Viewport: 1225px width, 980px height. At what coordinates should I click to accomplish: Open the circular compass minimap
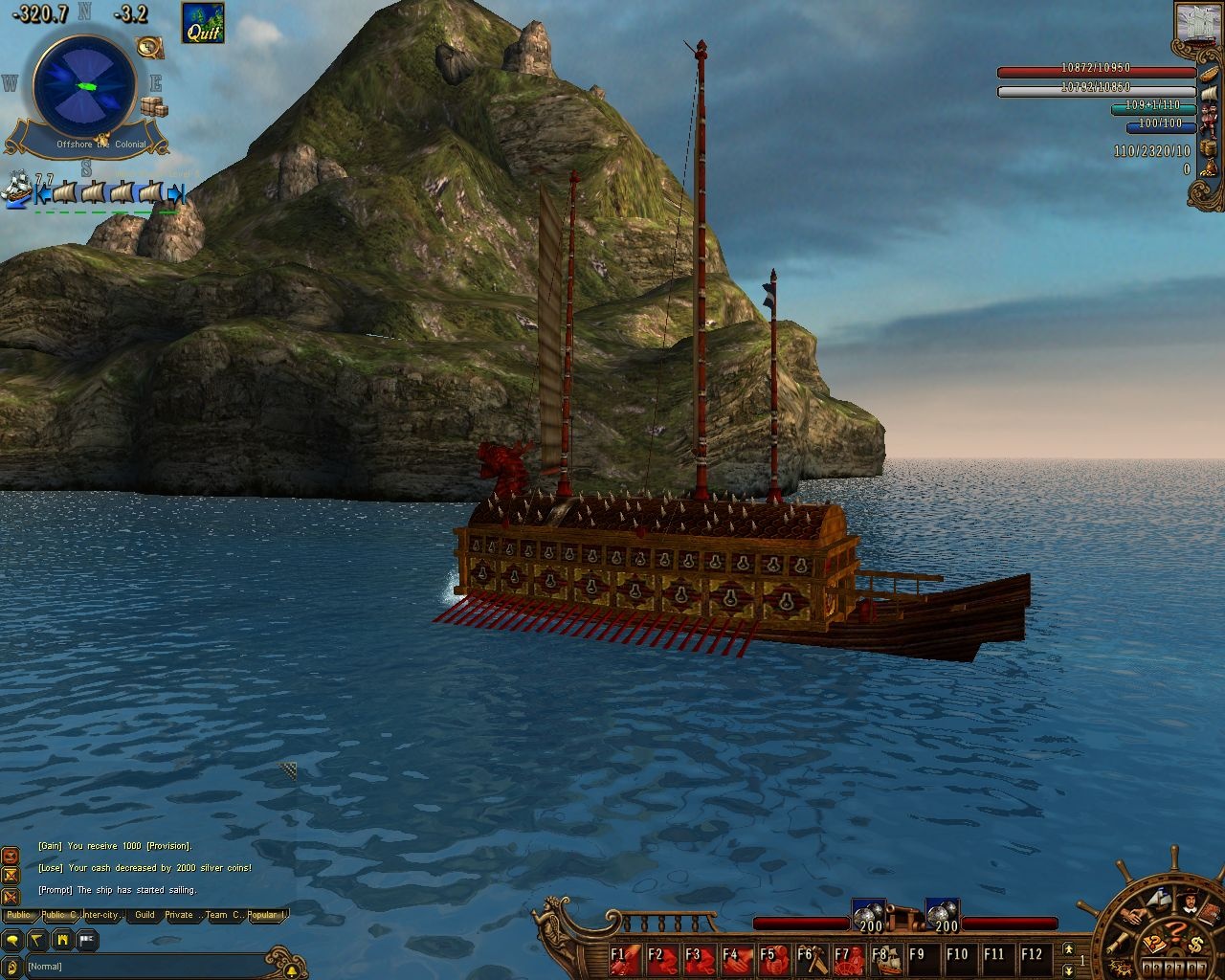point(84,85)
